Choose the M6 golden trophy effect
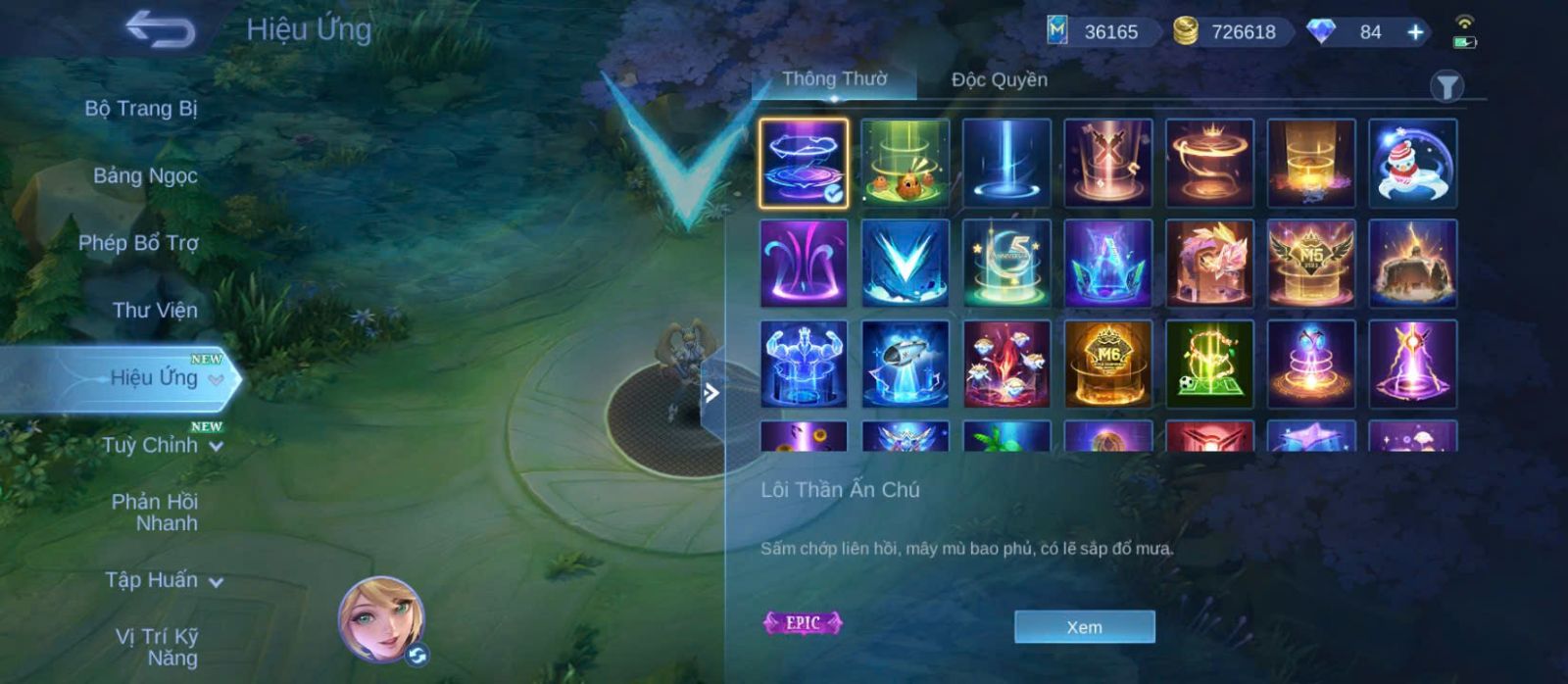This screenshot has height=684, width=1568. pos(1108,364)
